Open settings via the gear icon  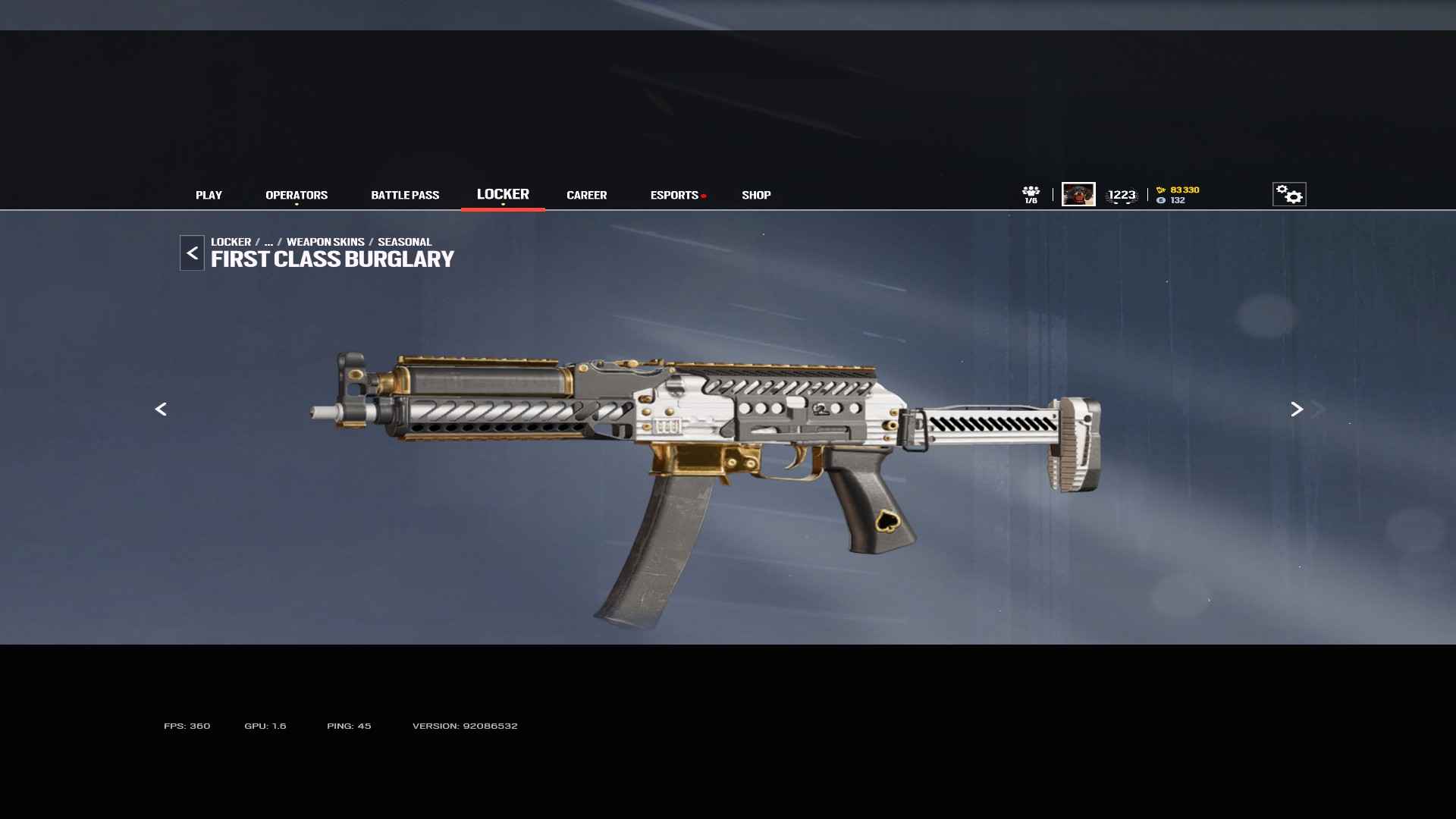click(x=1289, y=194)
